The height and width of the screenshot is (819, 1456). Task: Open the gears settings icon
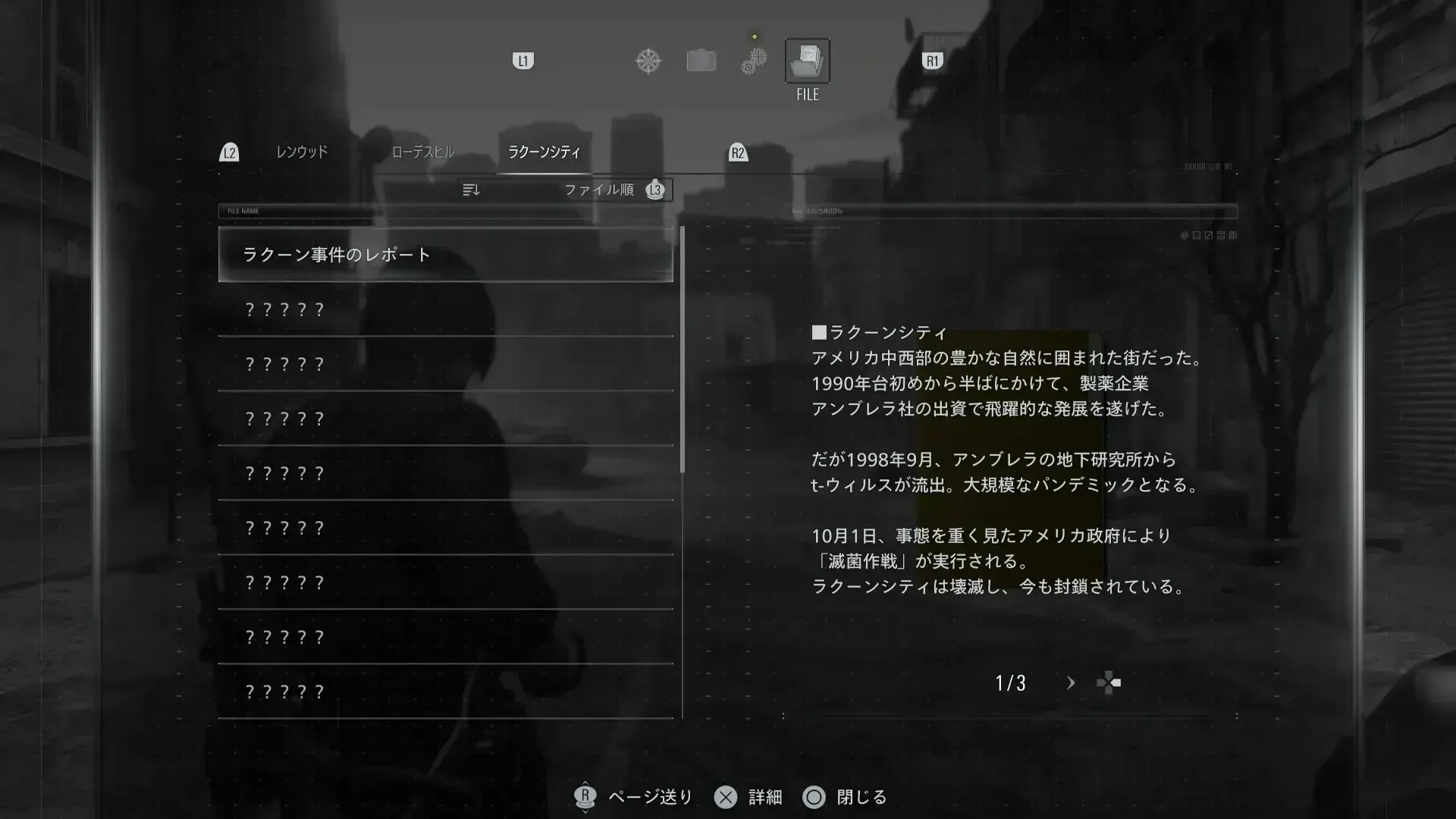click(752, 61)
